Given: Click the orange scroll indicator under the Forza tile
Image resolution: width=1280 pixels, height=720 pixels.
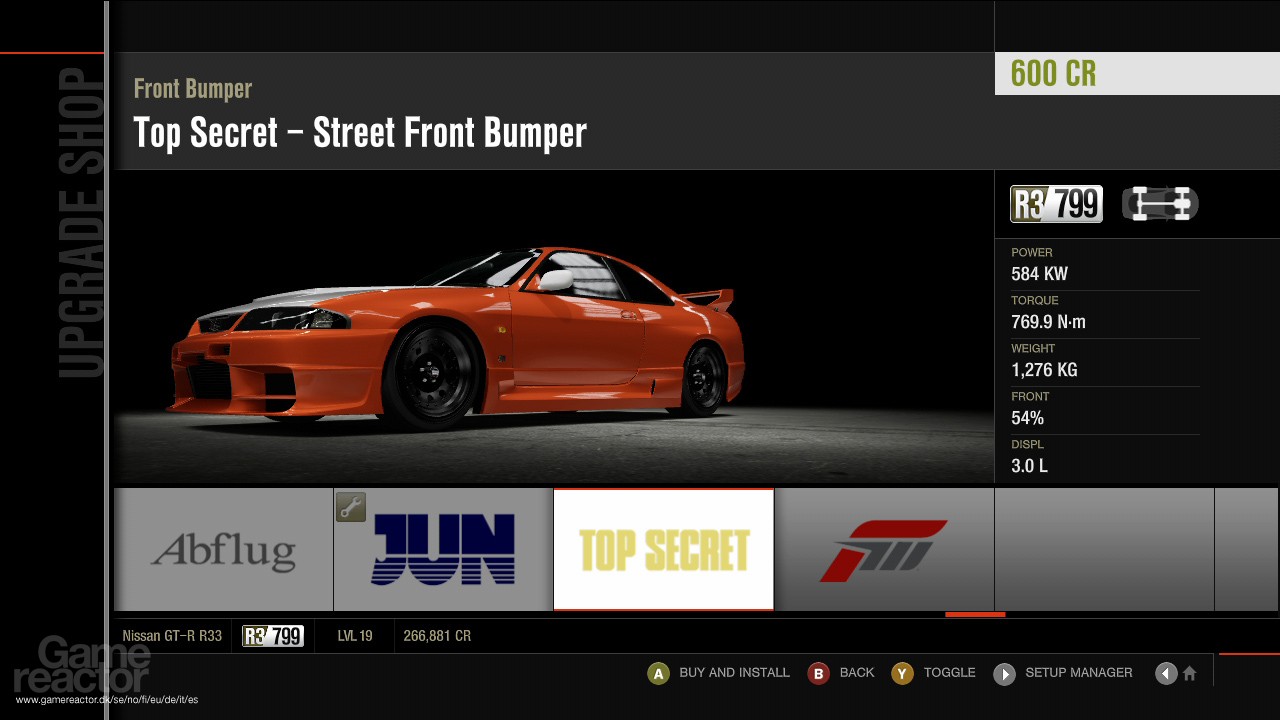Looking at the screenshot, I should coord(975,614).
